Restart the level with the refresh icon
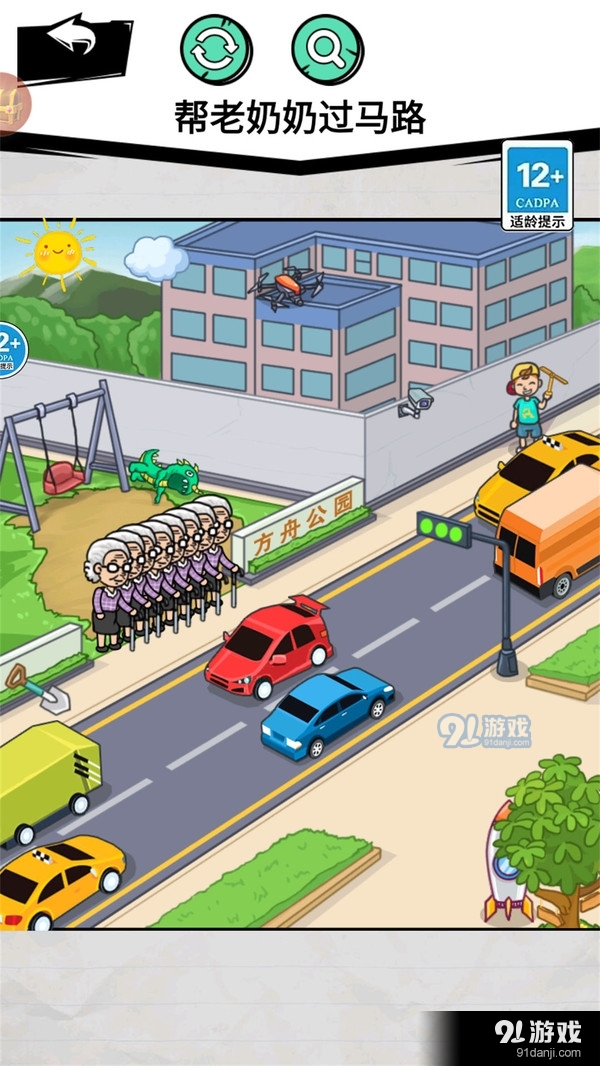Viewport: 600px width, 1066px height. click(x=216, y=48)
